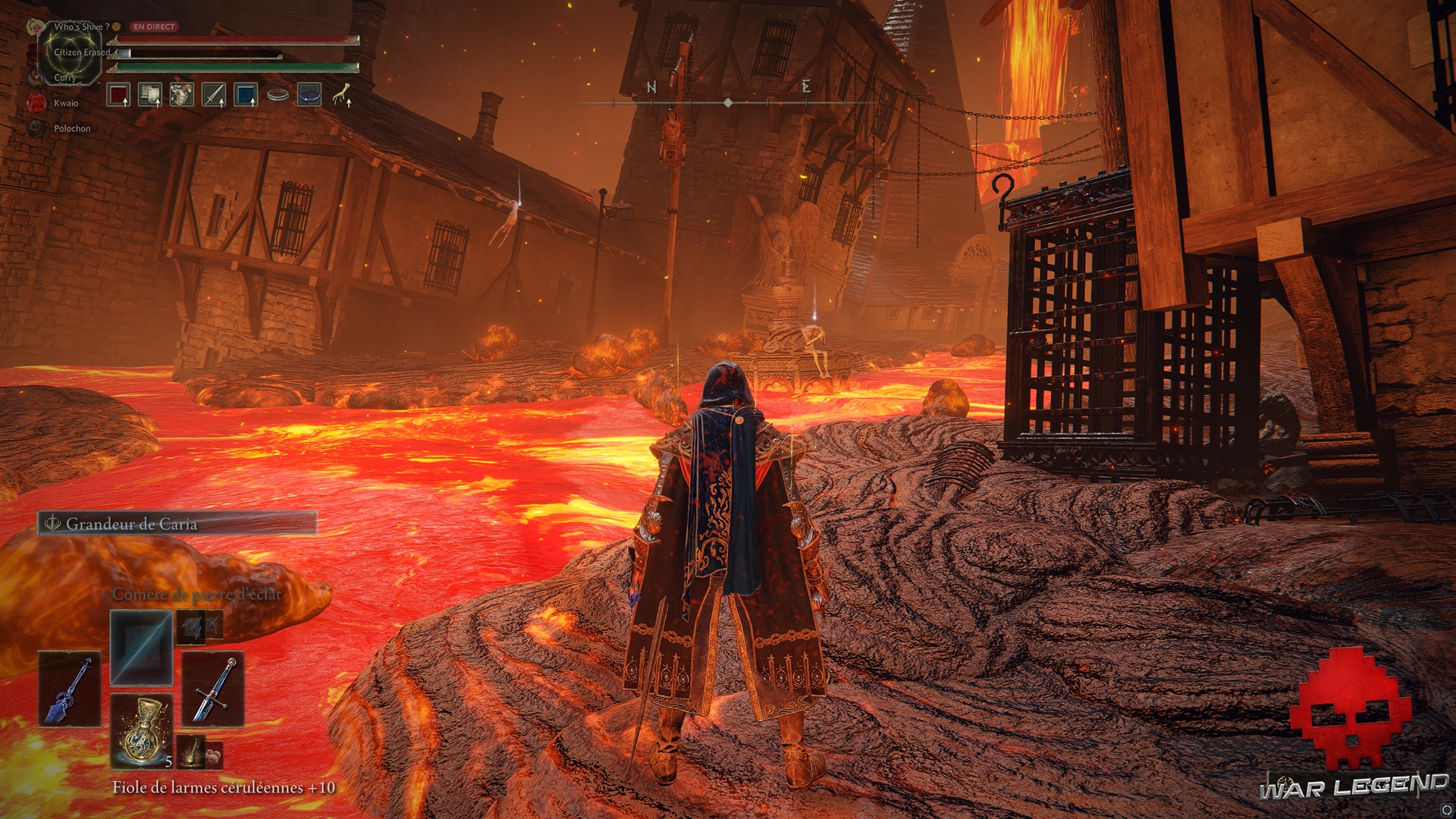The image size is (1456, 819).
Task: Click the EN DIRECT live badge
Action: (x=154, y=27)
